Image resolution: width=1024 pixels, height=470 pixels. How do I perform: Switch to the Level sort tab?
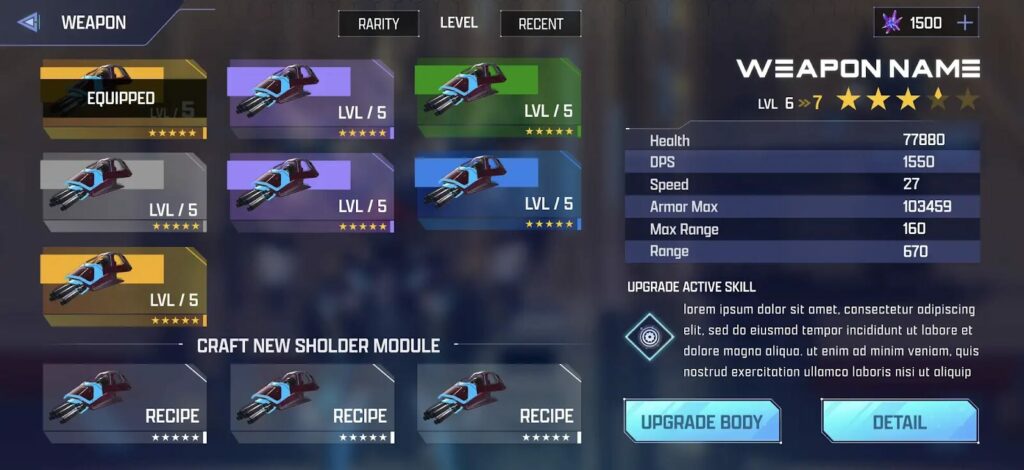[x=459, y=23]
